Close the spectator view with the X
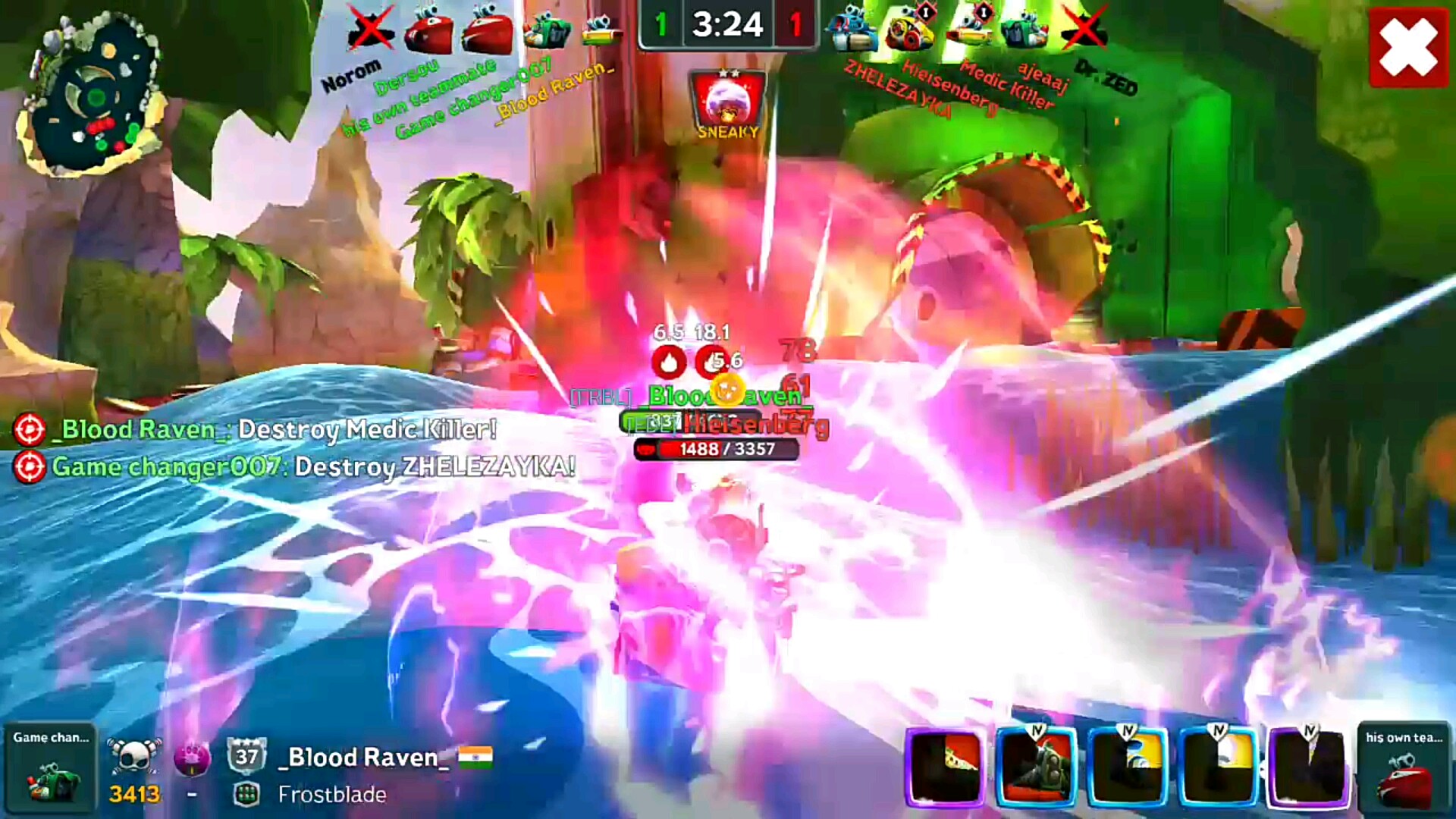This screenshot has width=1456, height=819. pyautogui.click(x=1408, y=47)
